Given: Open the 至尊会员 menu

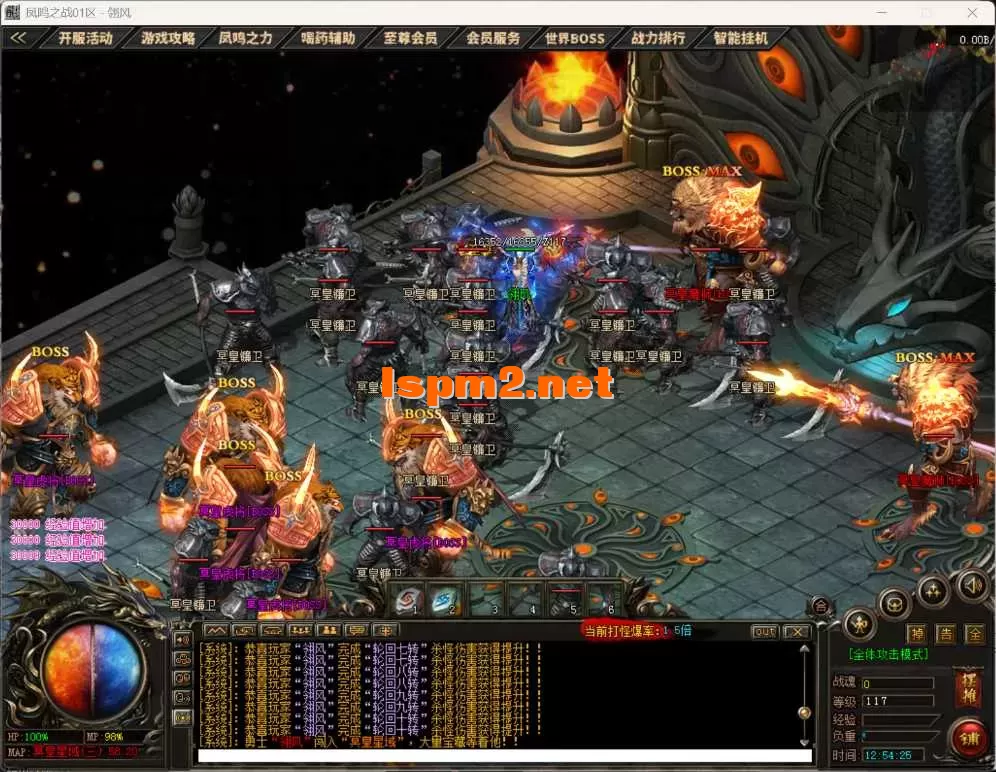Looking at the screenshot, I should click(410, 38).
